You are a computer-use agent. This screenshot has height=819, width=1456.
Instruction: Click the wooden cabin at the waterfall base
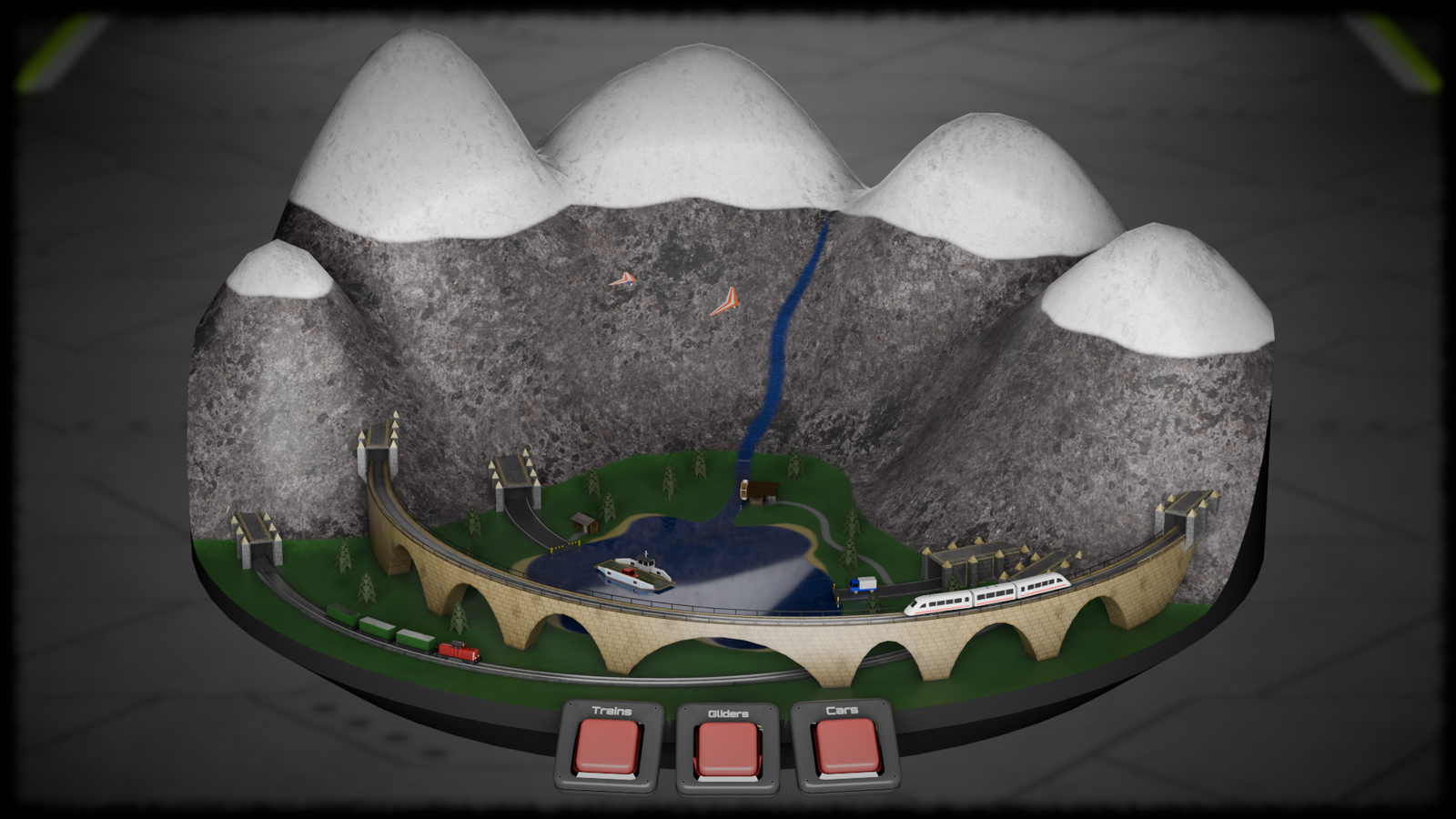763,491
